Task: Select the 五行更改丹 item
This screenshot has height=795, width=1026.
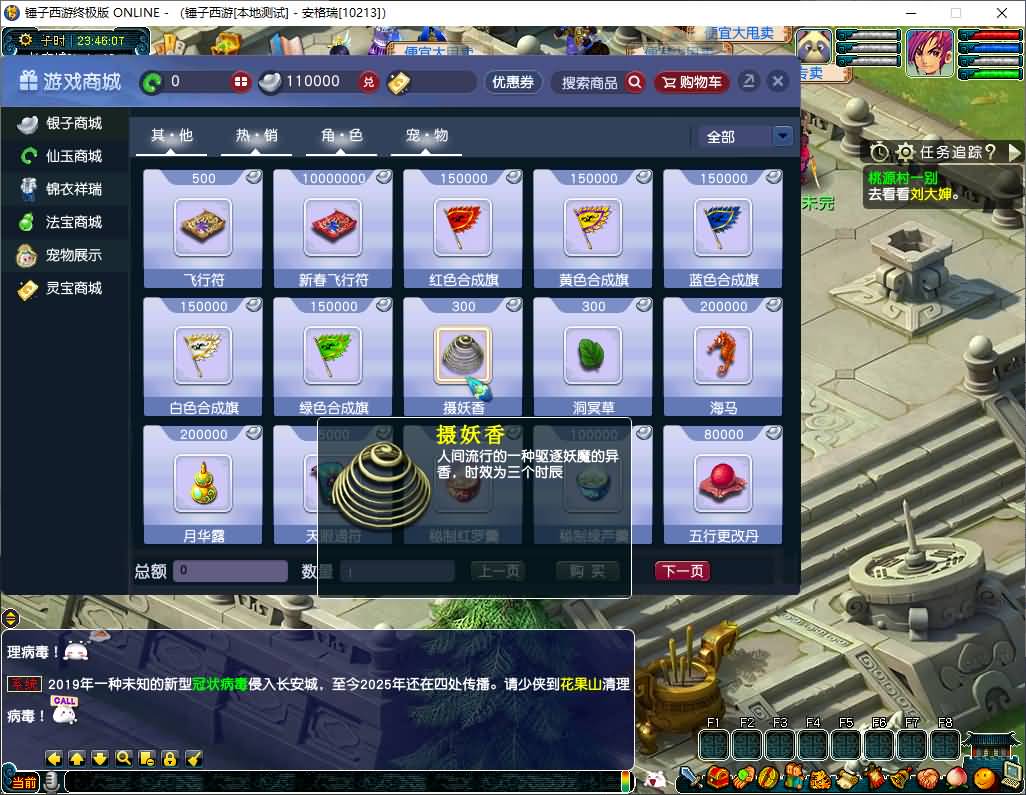Action: [723, 484]
